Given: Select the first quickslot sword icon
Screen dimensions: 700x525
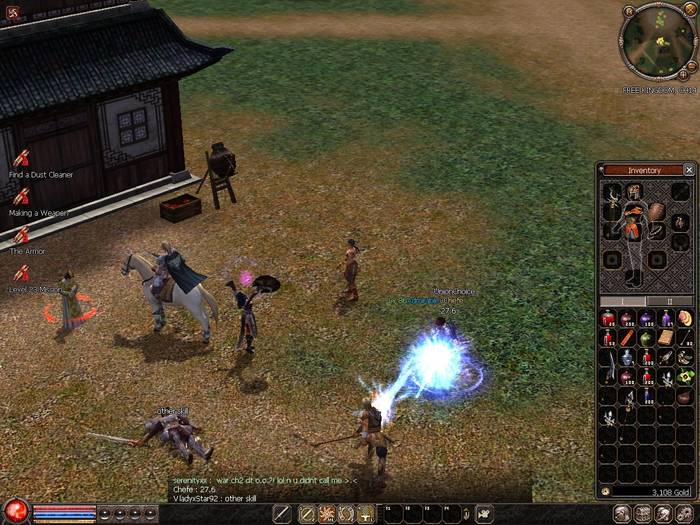Looking at the screenshot, I should 282,514.
